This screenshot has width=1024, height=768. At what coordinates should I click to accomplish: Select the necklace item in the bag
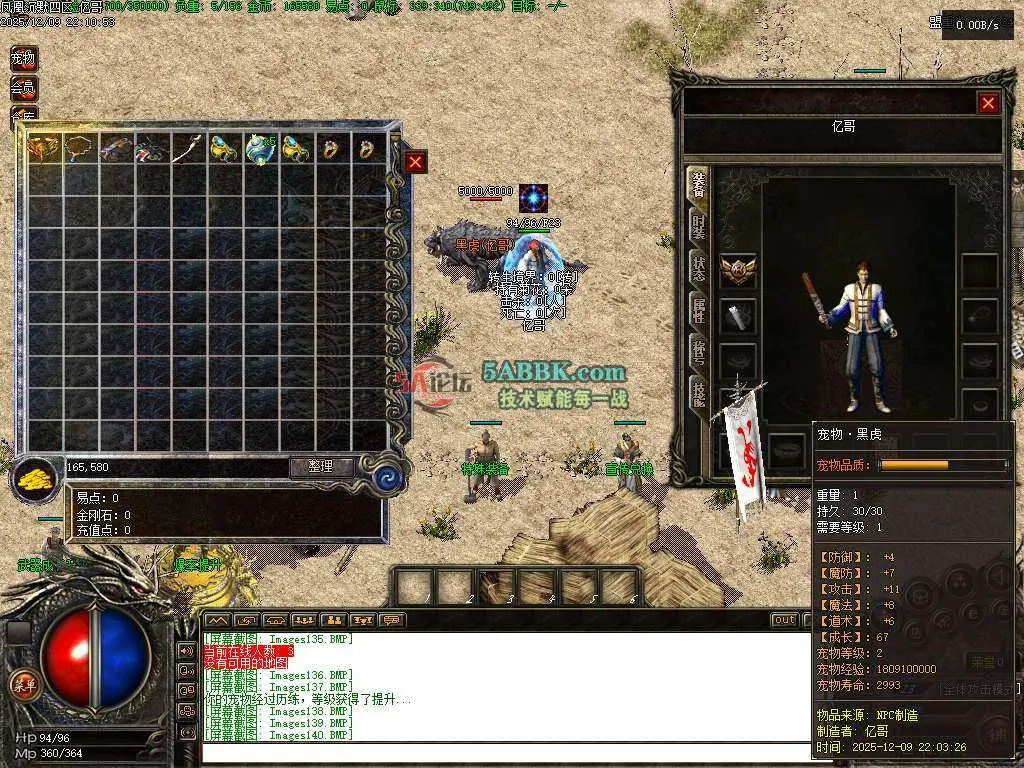click(x=80, y=149)
